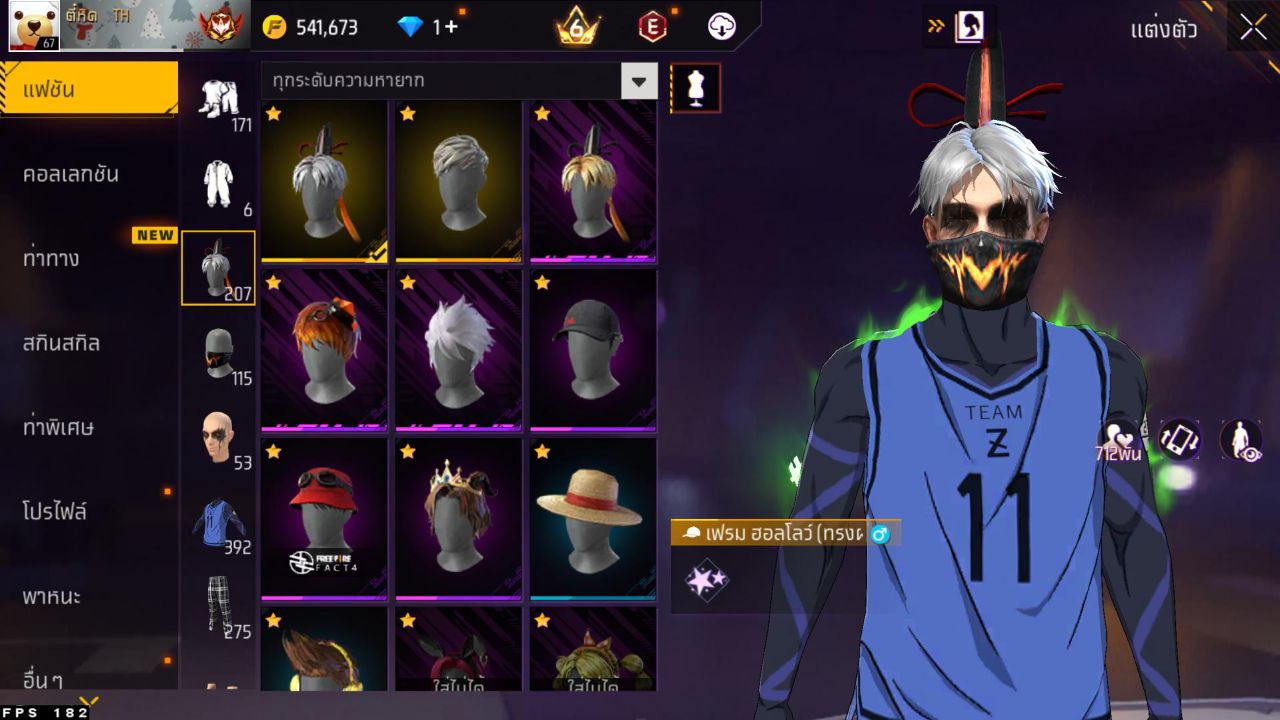This screenshot has width=1280, height=720.
Task: Select the face mask category icon
Action: (218, 354)
